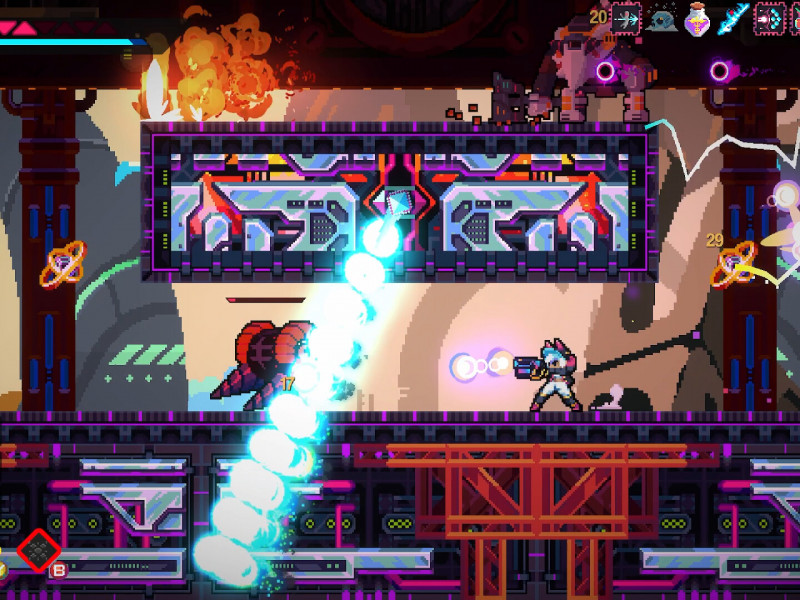The height and width of the screenshot is (600, 800).
Task: Select the piercing arrow item icon
Action: (x=628, y=17)
